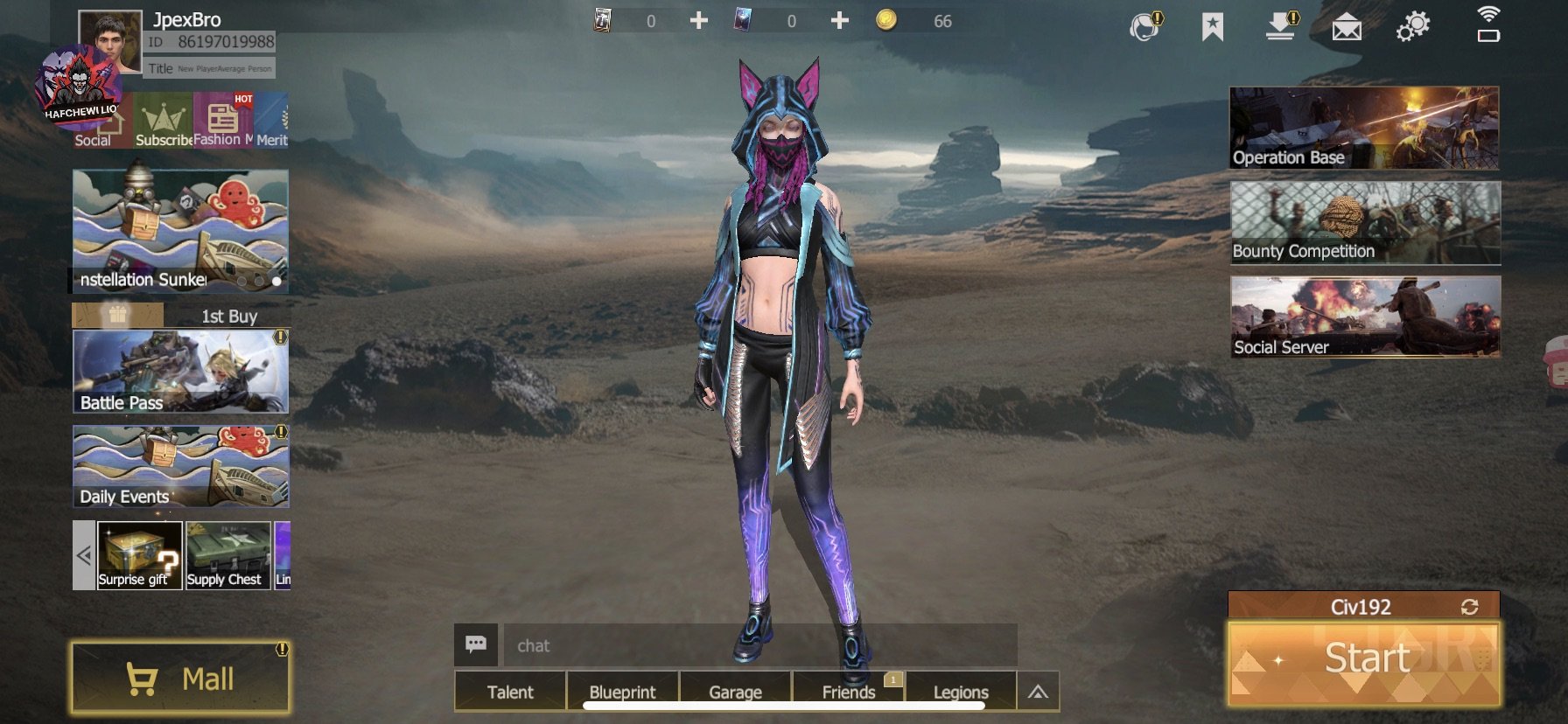
Task: Open the Supply Chest
Action: (x=227, y=555)
